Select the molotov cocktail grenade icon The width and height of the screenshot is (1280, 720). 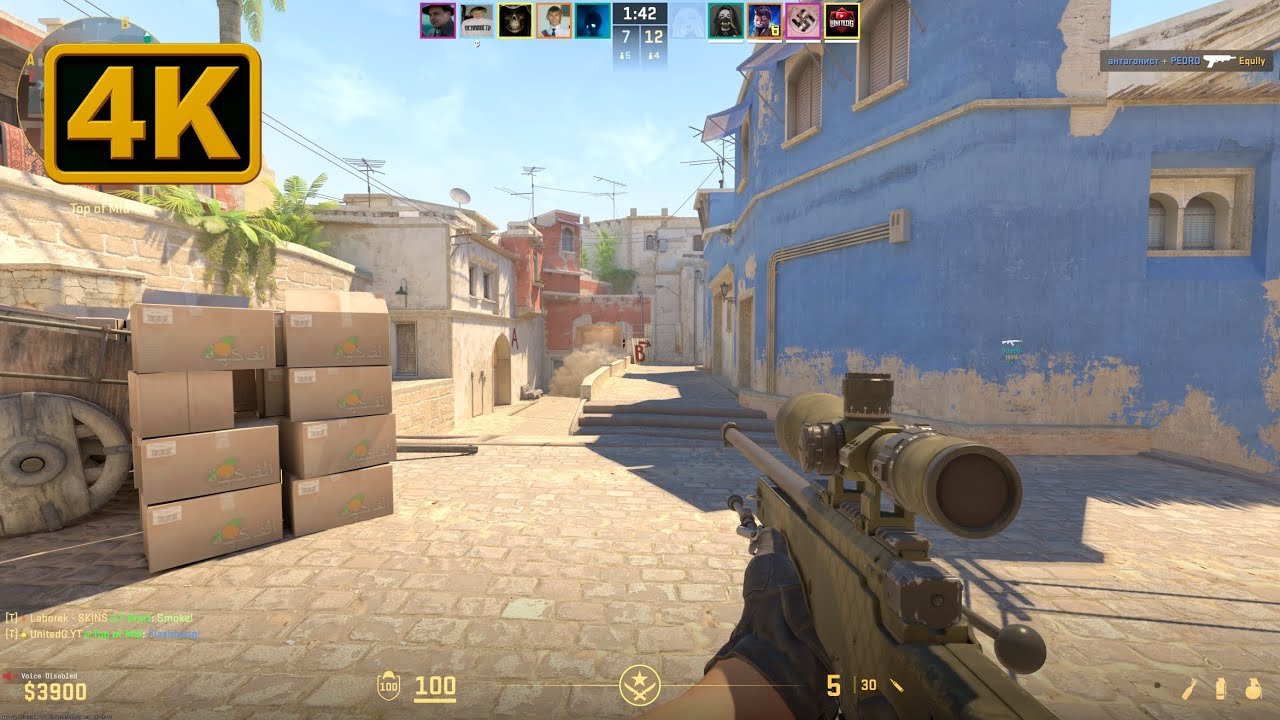[x=1189, y=688]
